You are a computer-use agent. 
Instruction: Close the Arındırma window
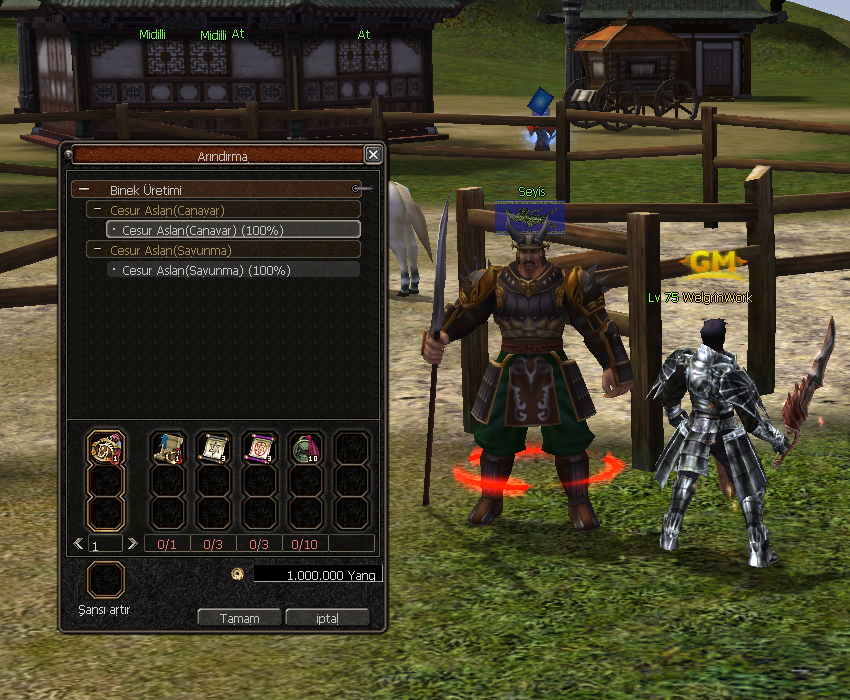click(372, 155)
